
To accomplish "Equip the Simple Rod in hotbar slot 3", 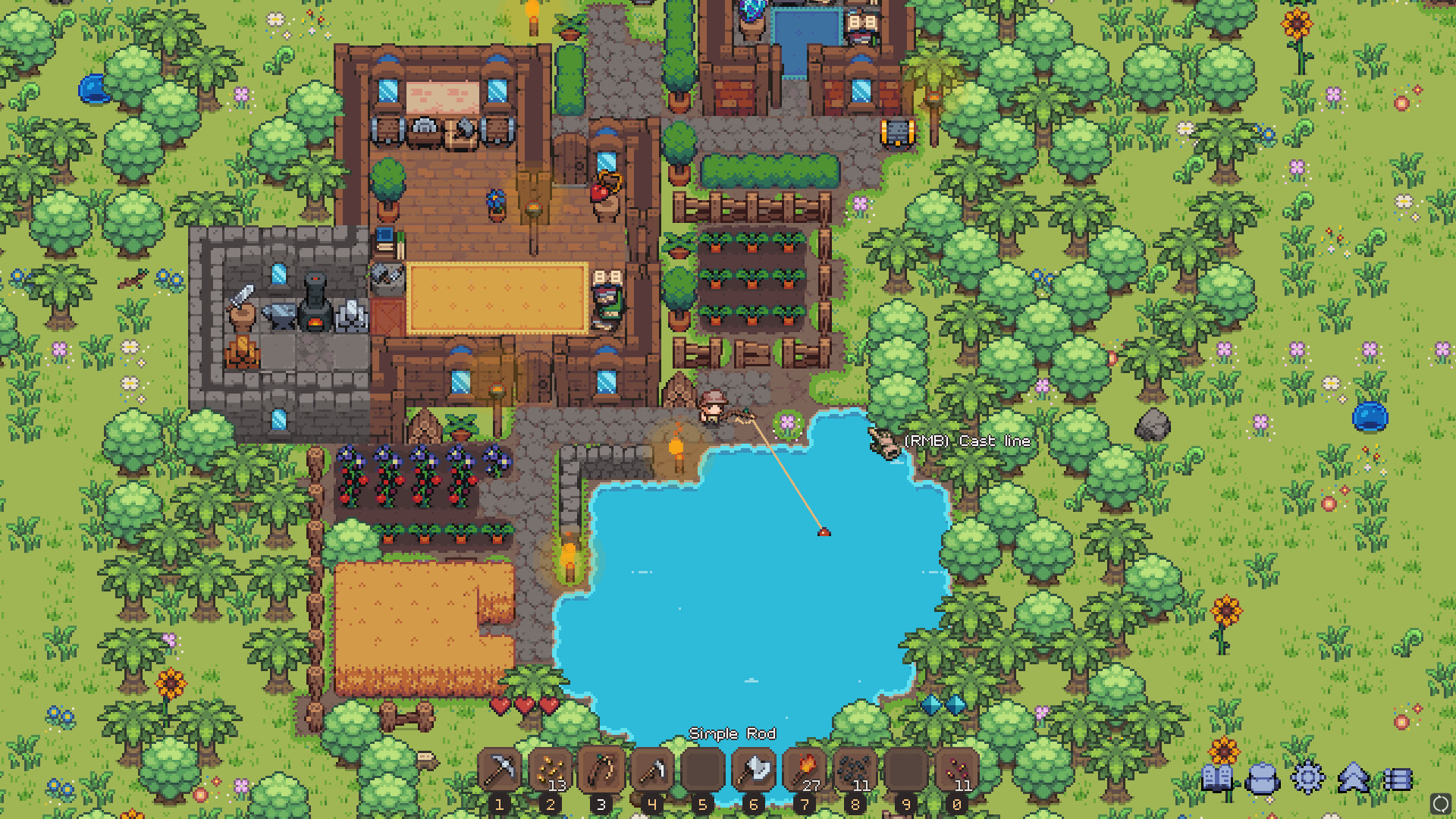I will (x=601, y=772).
